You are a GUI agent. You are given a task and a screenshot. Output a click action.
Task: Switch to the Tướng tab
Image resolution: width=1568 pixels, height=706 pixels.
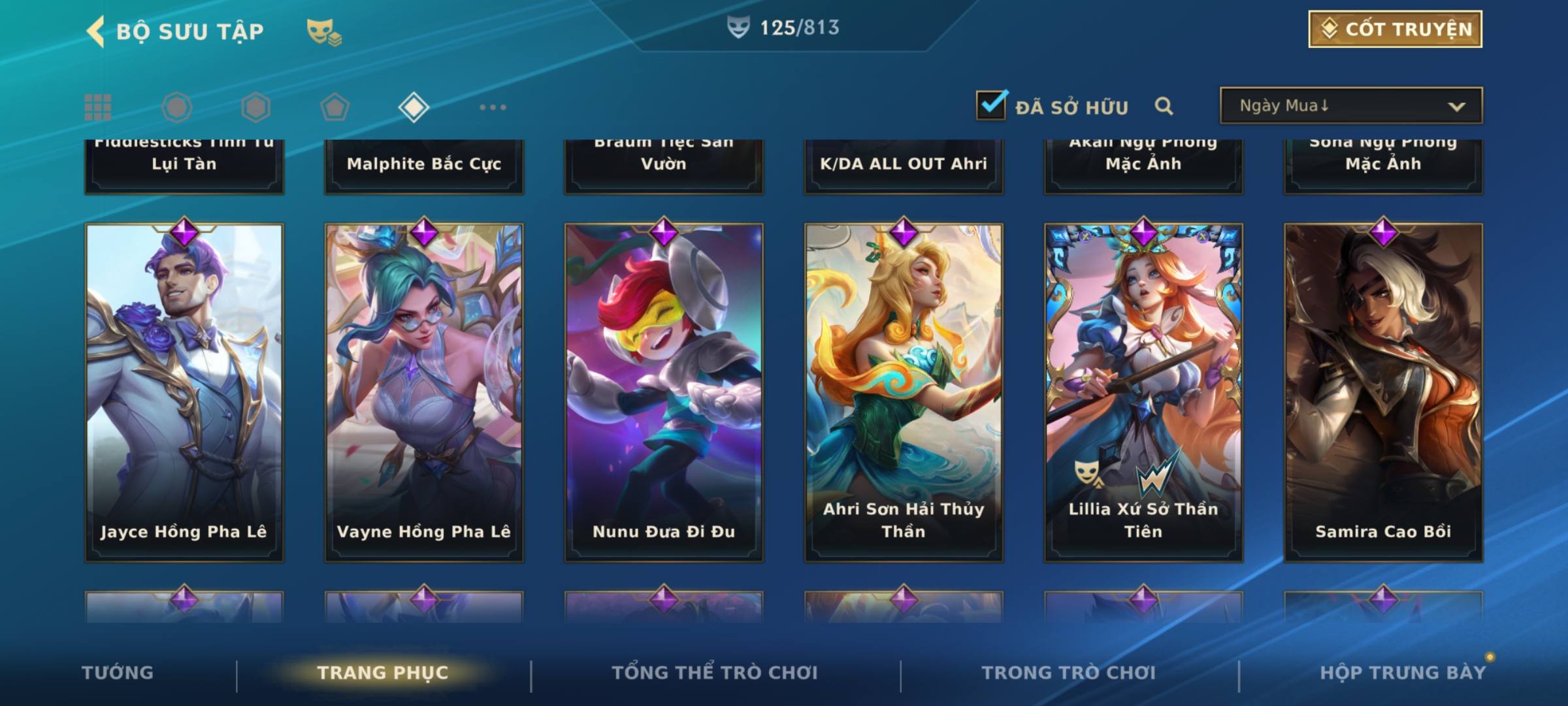[x=118, y=673]
